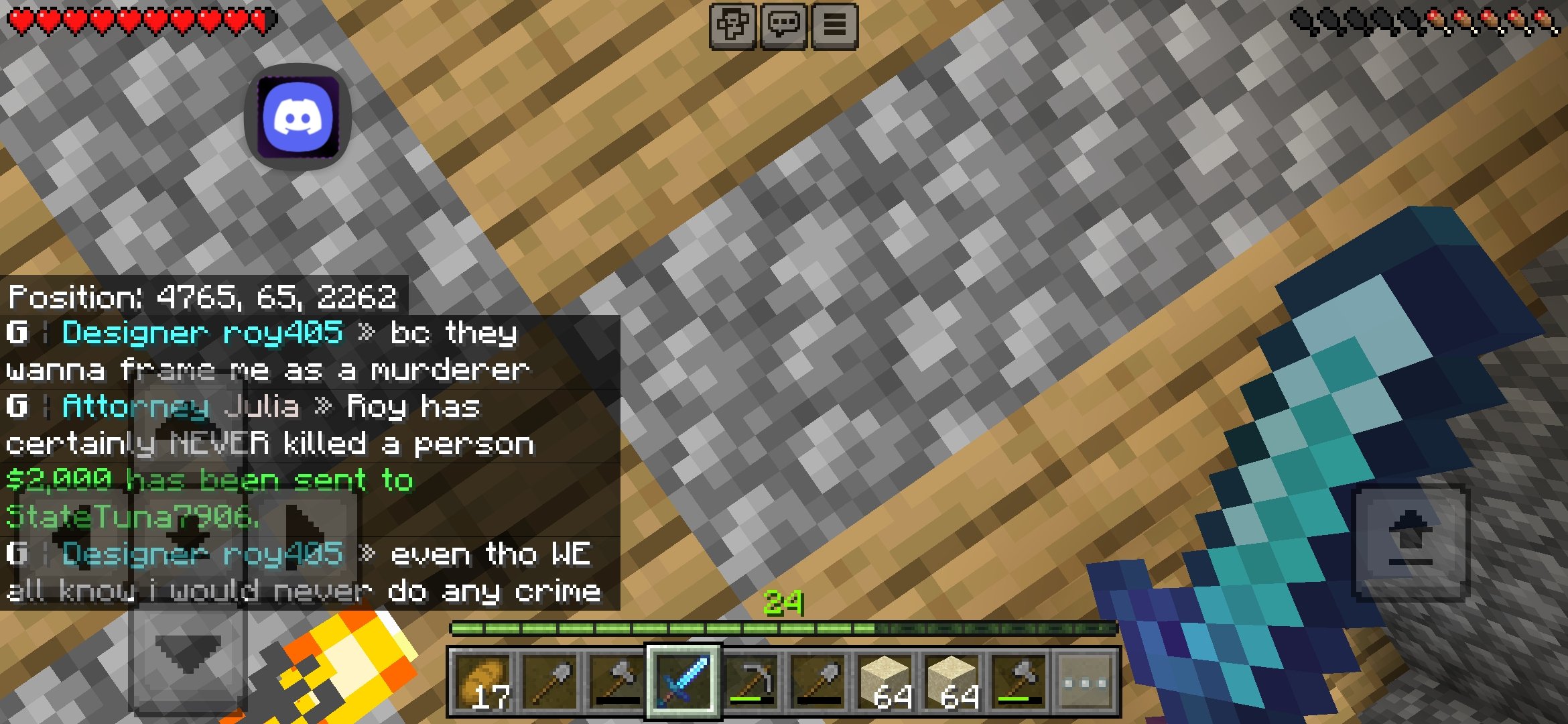Open the emote menu button
This screenshot has width=1568, height=724.
click(x=733, y=26)
